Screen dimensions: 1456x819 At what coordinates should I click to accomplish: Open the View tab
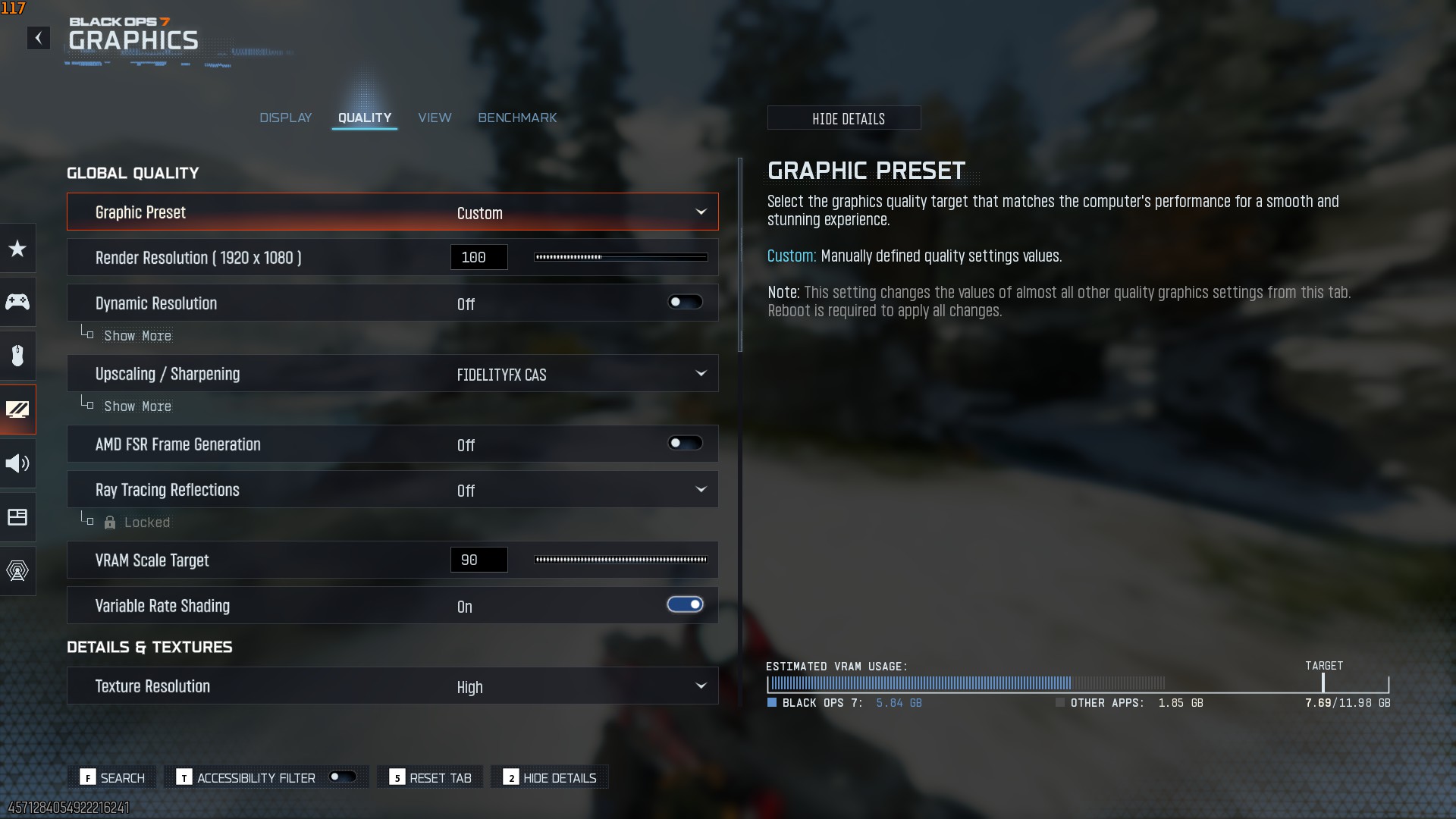(x=435, y=118)
